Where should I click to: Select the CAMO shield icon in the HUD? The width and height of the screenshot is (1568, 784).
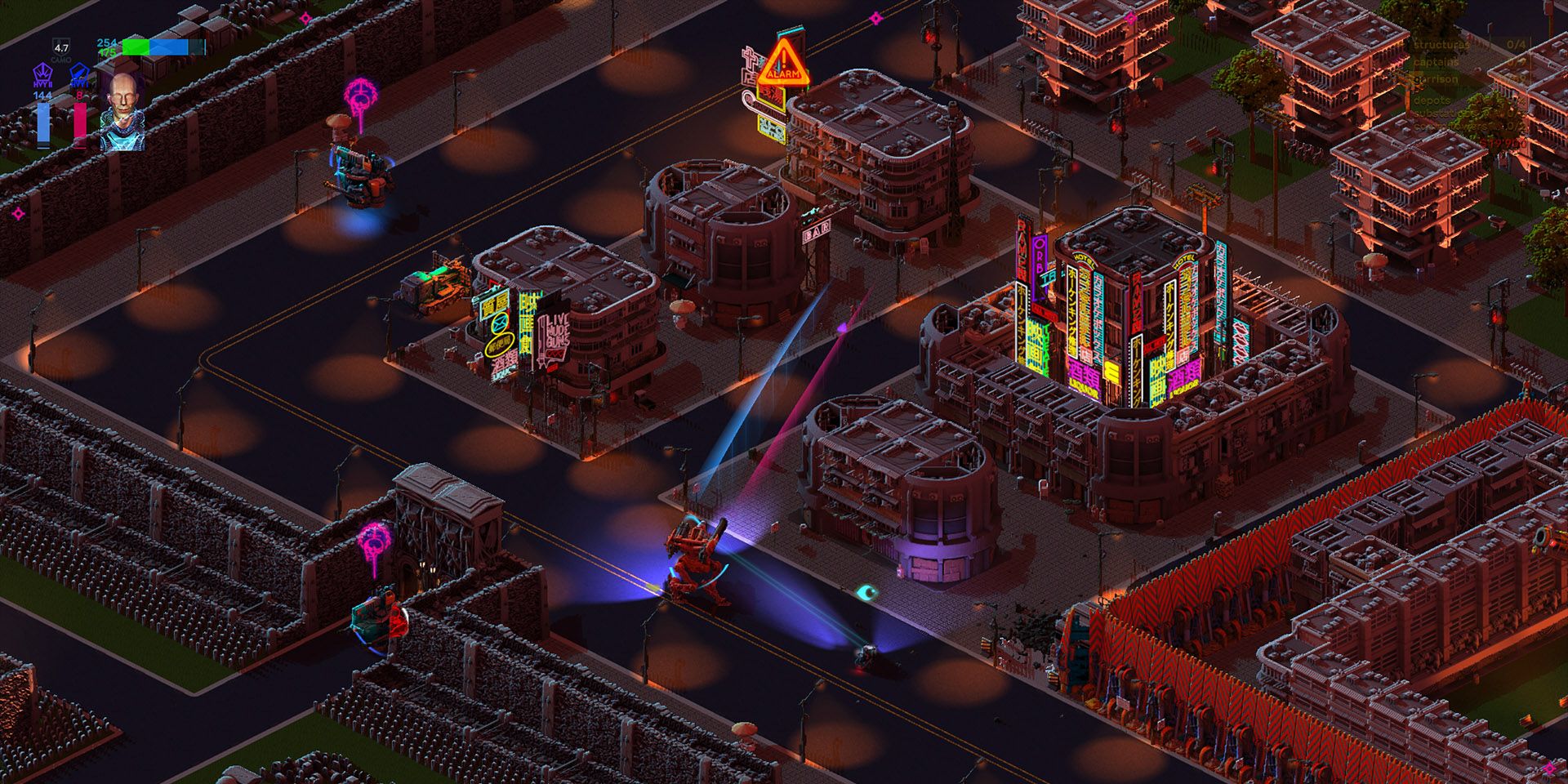[60, 47]
